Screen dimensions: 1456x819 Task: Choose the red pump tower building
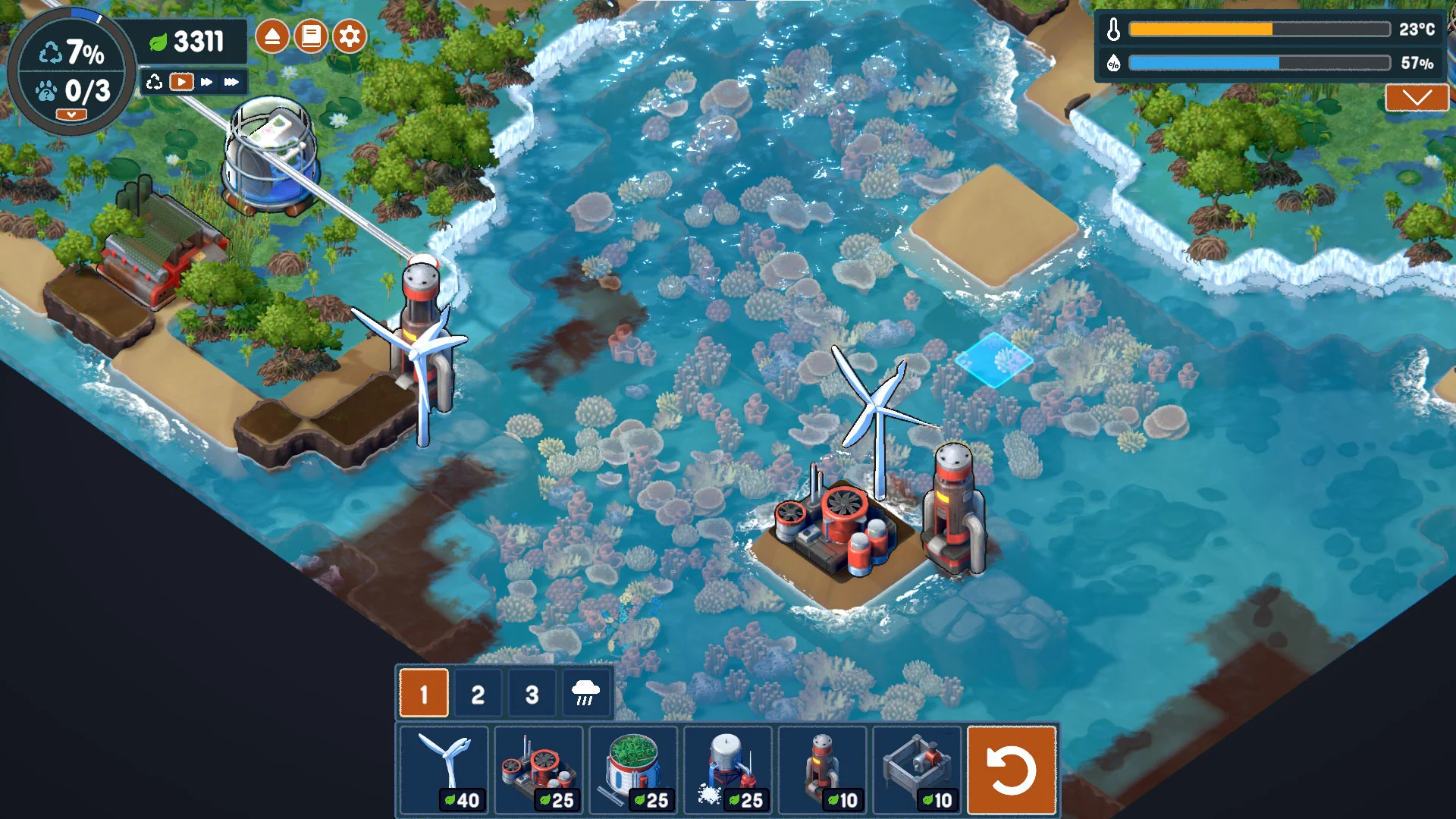coord(823,769)
